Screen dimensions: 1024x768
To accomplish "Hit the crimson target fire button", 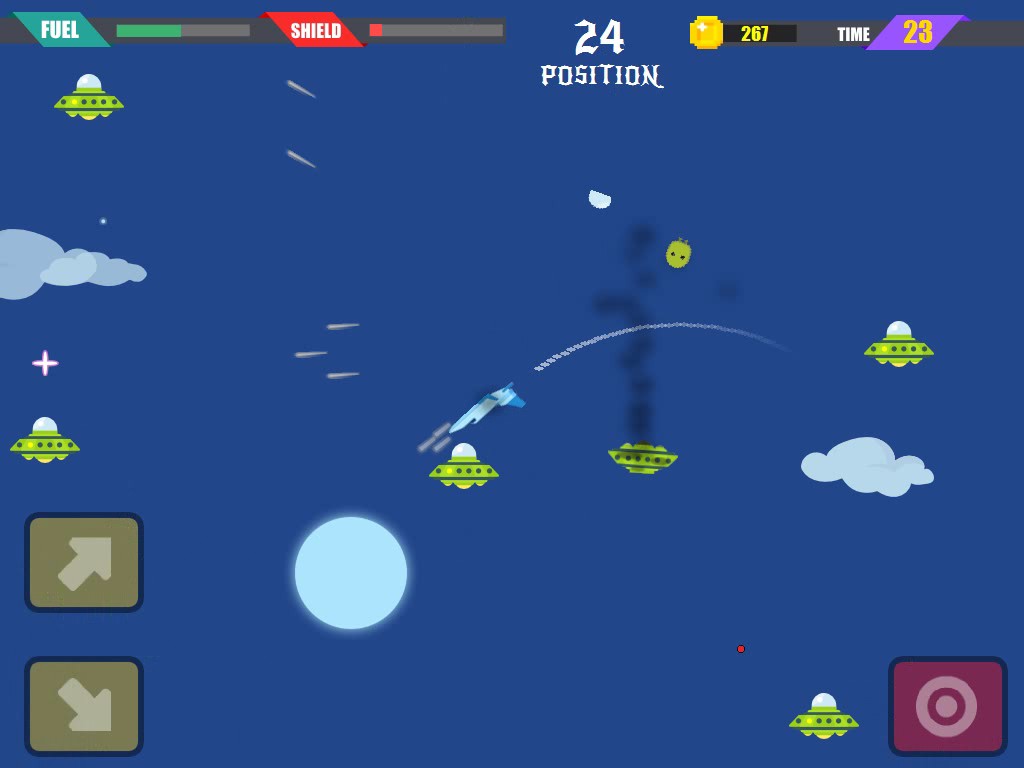I will point(946,706).
